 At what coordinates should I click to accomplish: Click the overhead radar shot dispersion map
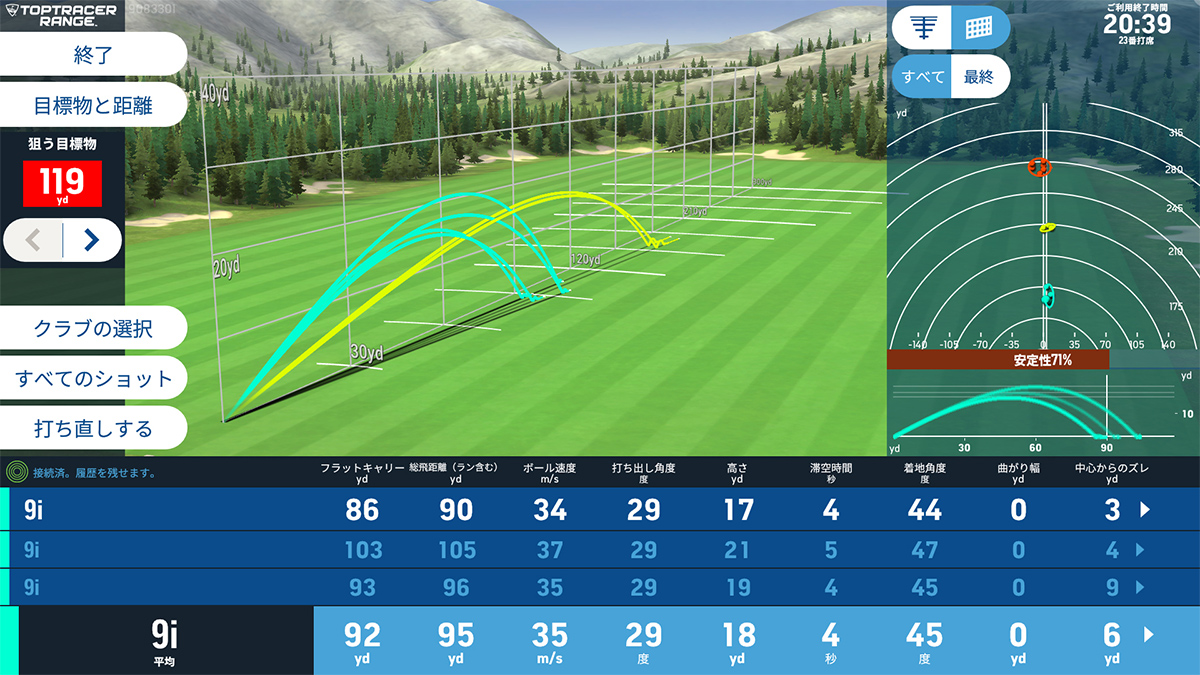tap(1043, 240)
